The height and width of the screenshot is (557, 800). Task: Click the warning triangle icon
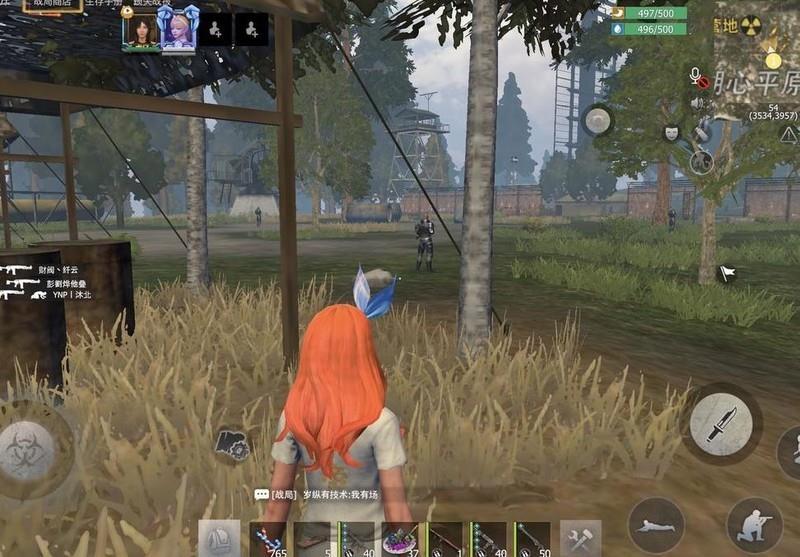tap(789, 135)
